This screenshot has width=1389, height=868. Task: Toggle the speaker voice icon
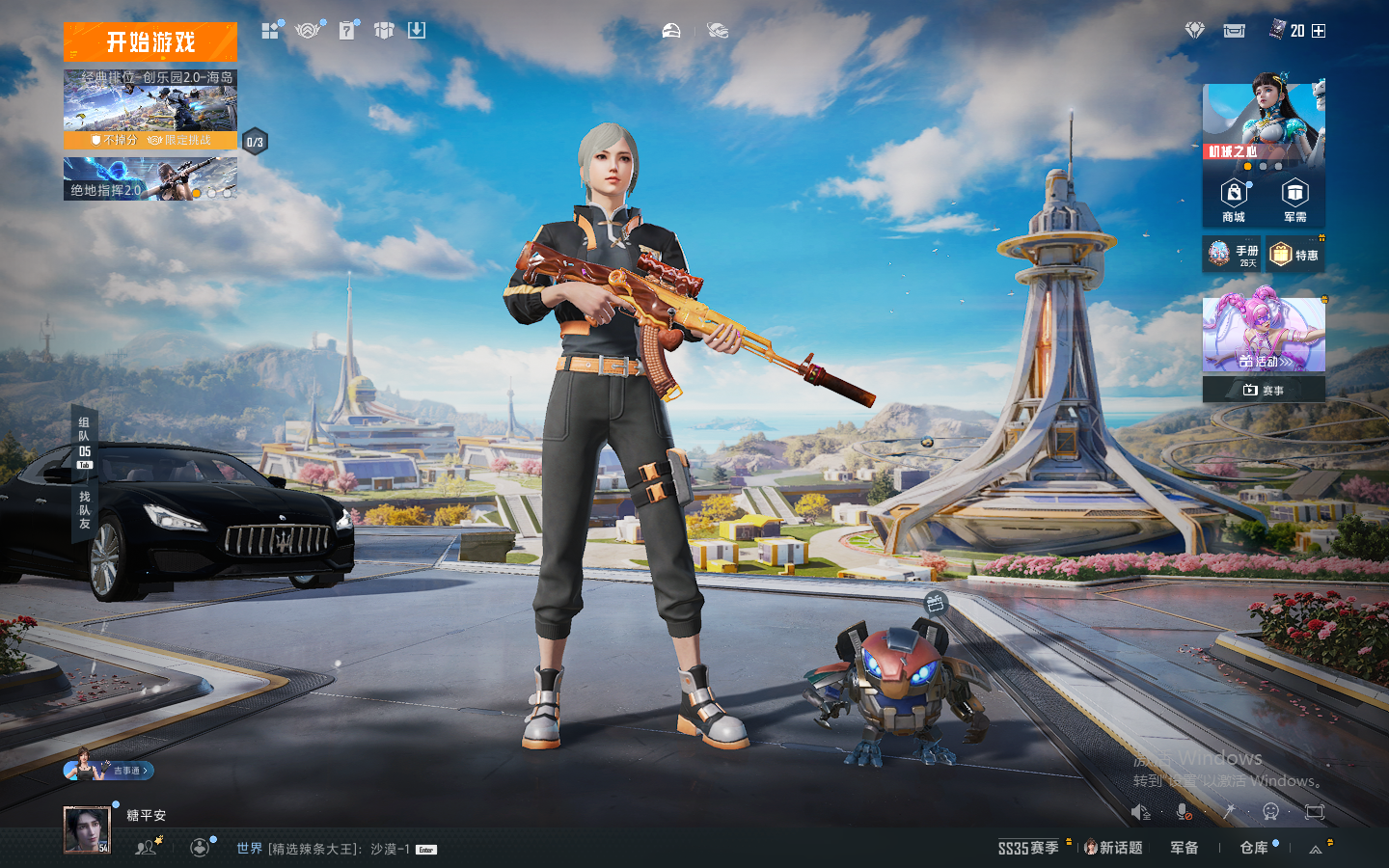1140,812
